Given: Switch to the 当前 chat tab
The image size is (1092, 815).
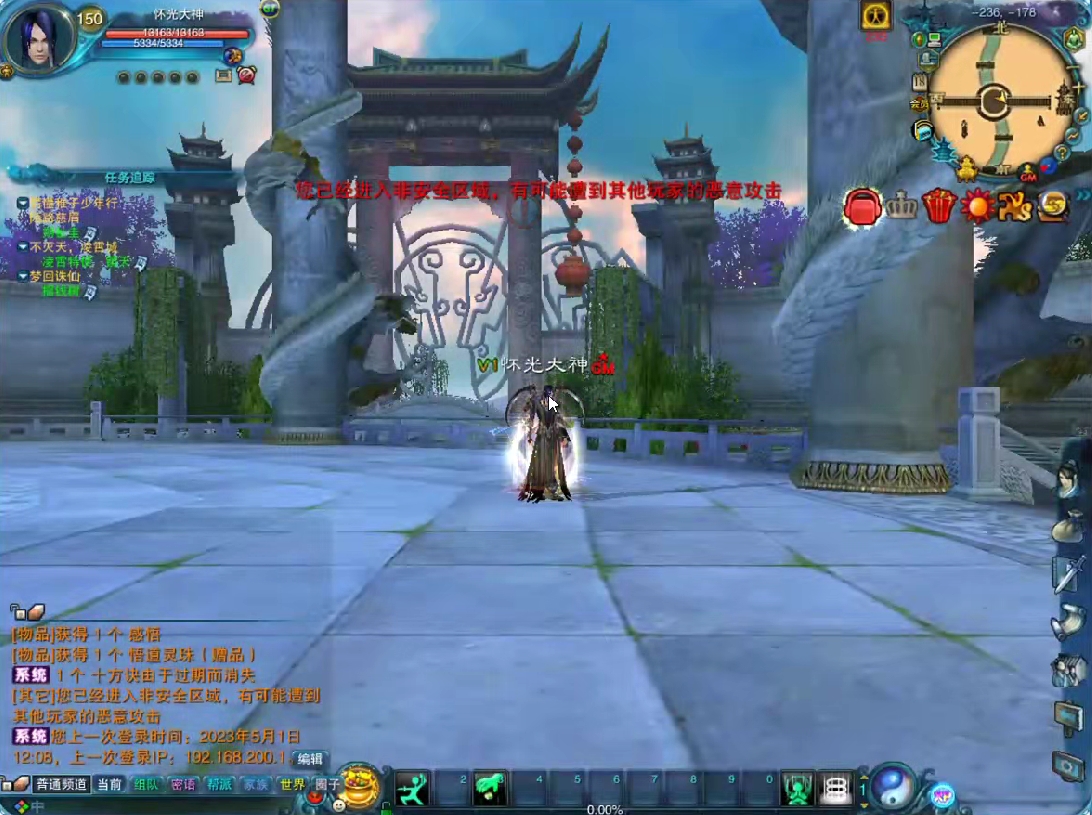Looking at the screenshot, I should (109, 785).
